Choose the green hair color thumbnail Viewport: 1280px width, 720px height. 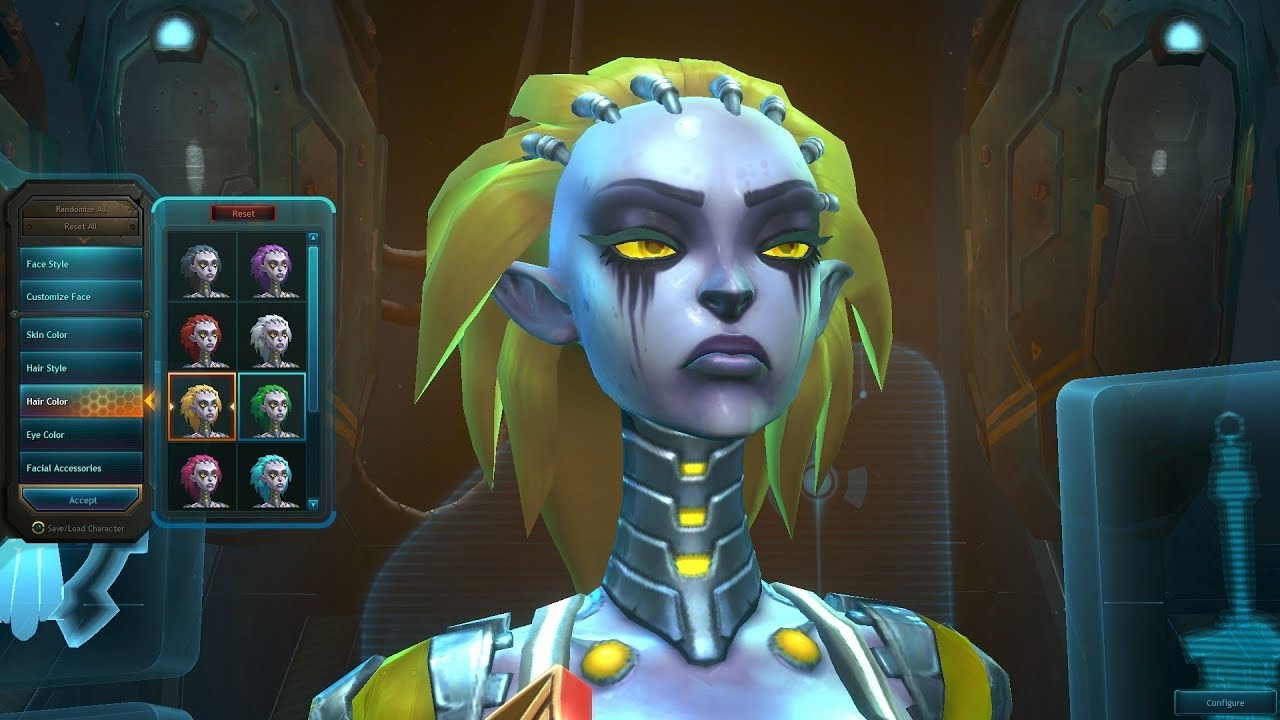click(x=271, y=407)
